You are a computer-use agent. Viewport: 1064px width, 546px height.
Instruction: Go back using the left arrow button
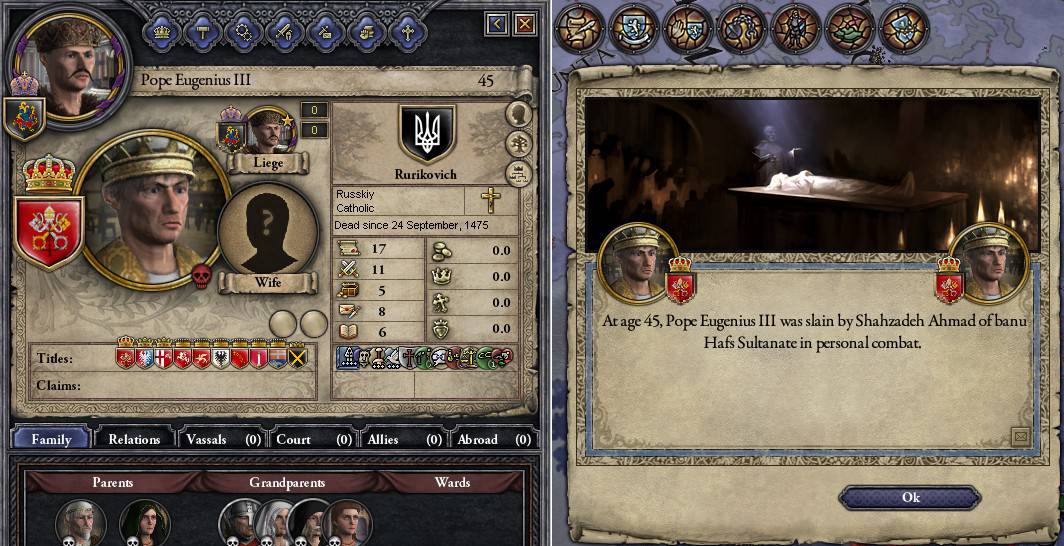pyautogui.click(x=497, y=23)
